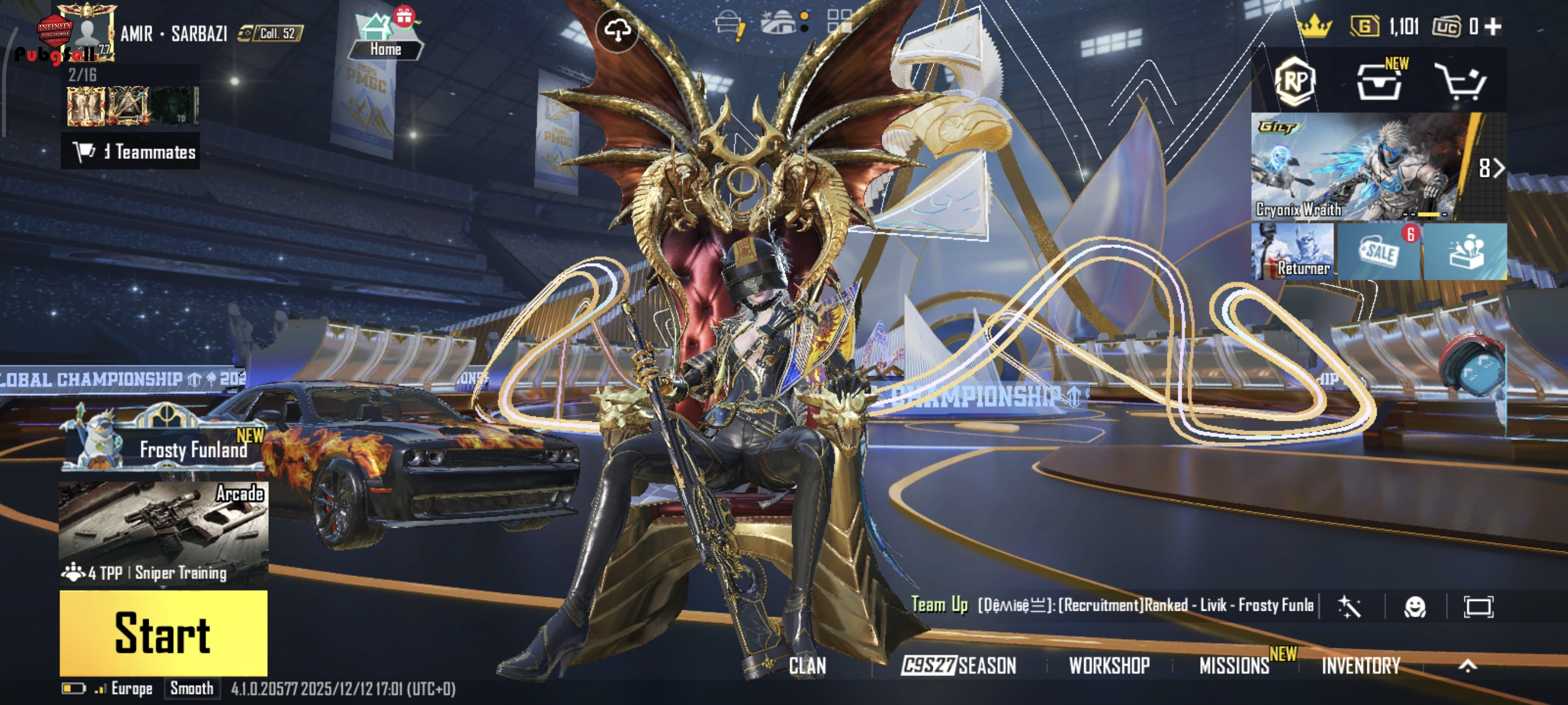Open the Workshop menu
The height and width of the screenshot is (705, 1568).
point(1109,666)
